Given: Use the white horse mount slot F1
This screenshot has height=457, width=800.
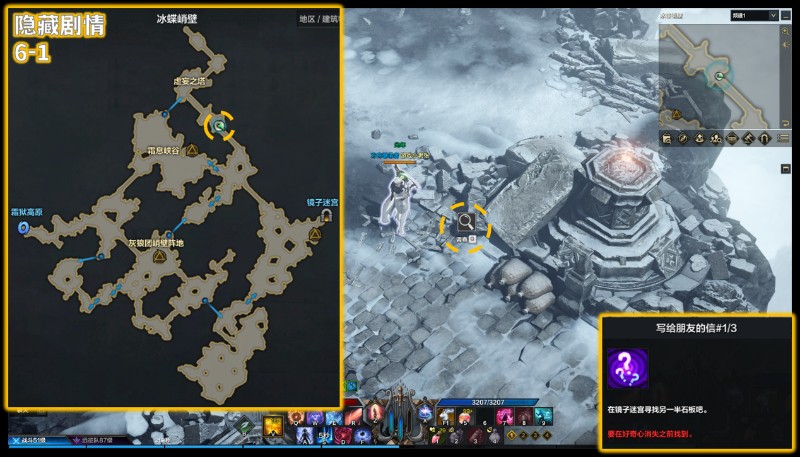Looking at the screenshot, I should [x=443, y=418].
